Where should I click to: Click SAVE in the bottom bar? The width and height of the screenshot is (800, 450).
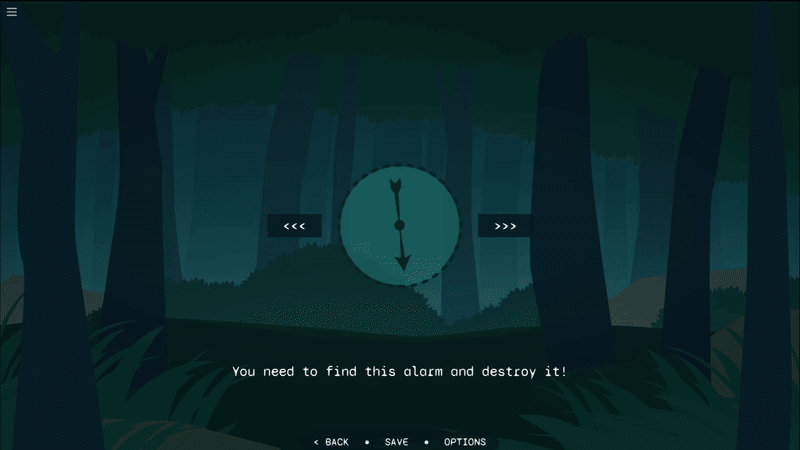[396, 442]
